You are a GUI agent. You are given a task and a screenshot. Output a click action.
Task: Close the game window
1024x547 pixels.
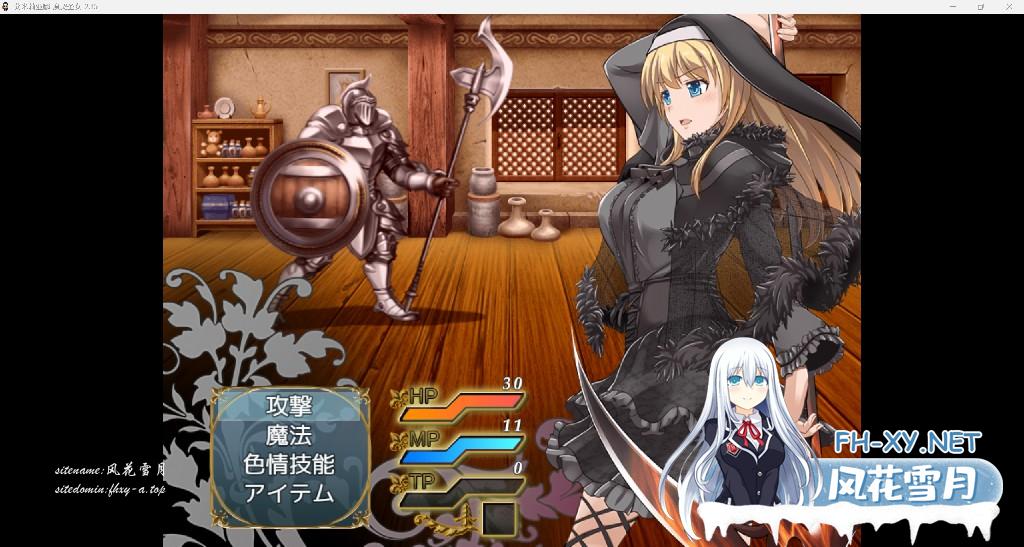1008,6
